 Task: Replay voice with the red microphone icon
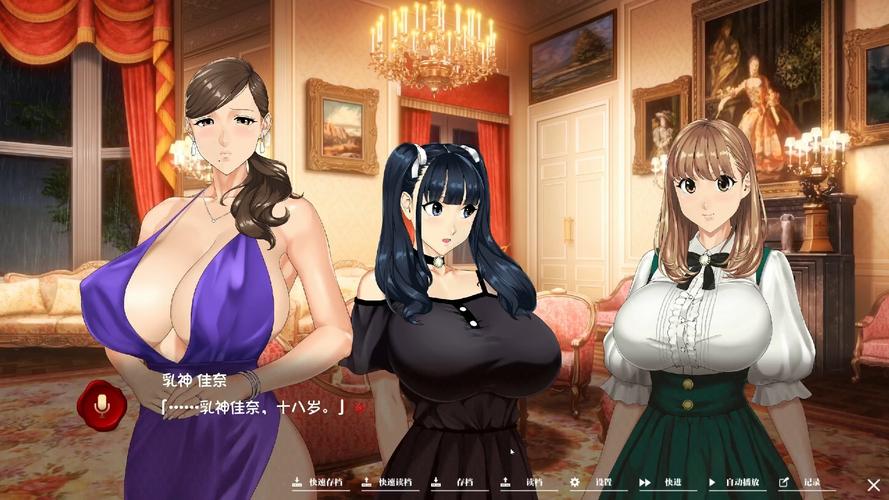[101, 405]
